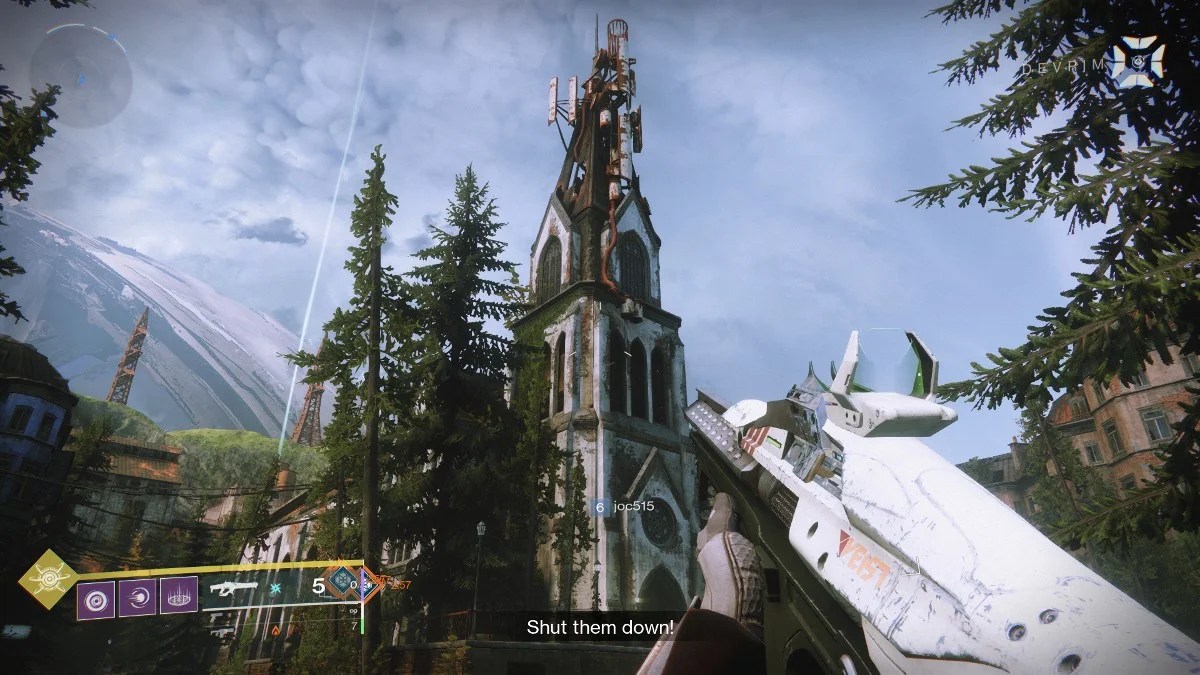Select the Devrim speaker icon
The width and height of the screenshot is (1200, 675).
click(x=1137, y=60)
